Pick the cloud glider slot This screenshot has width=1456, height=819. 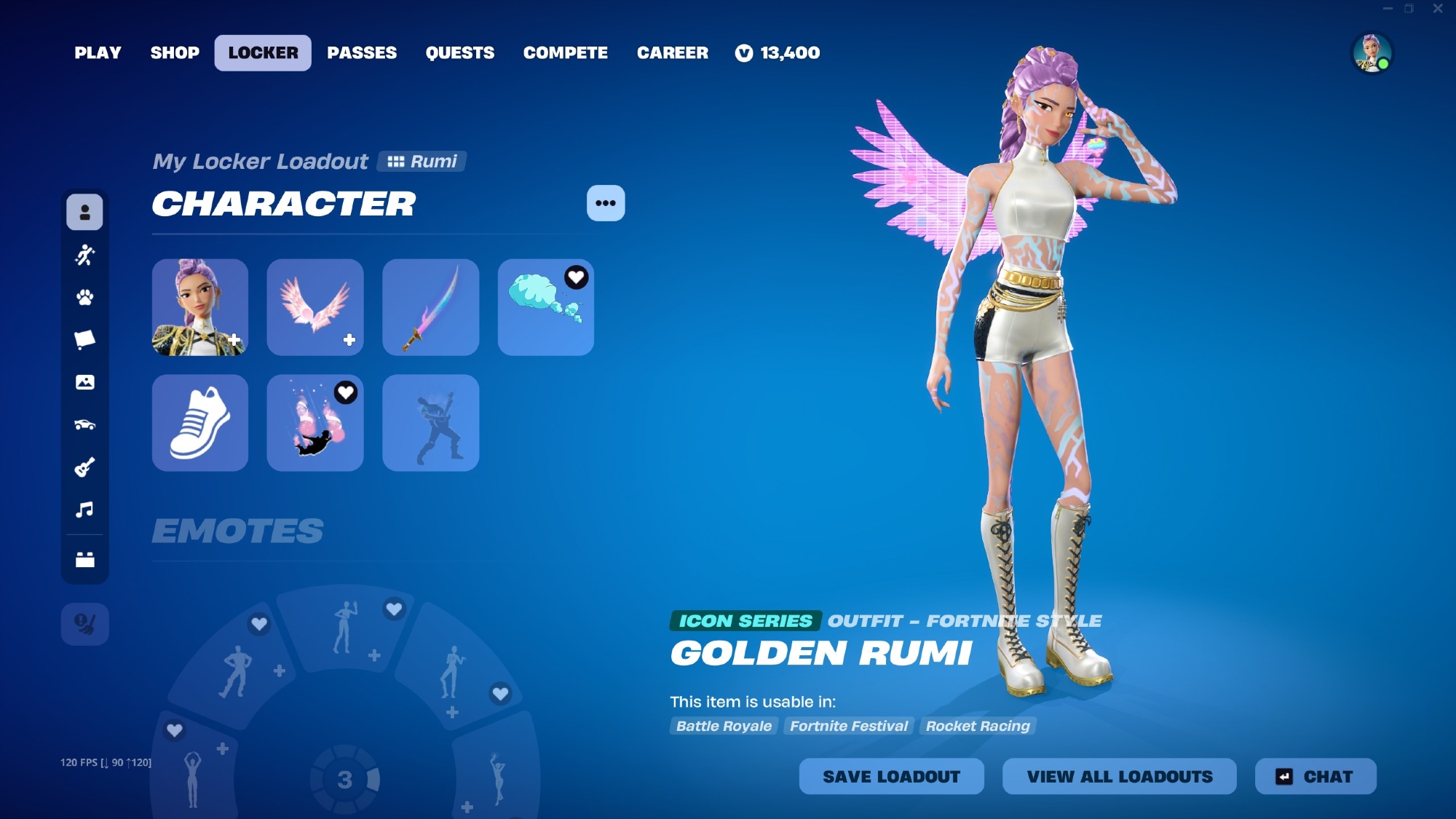point(545,307)
